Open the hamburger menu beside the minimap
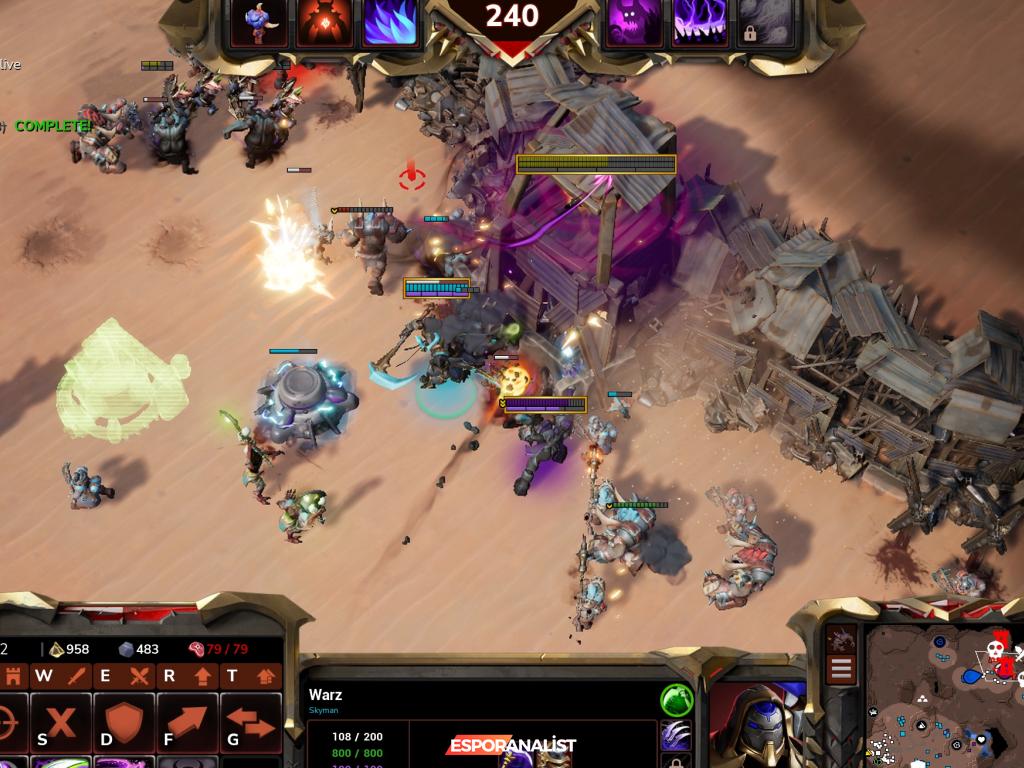Image resolution: width=1024 pixels, height=768 pixels. 841,669
